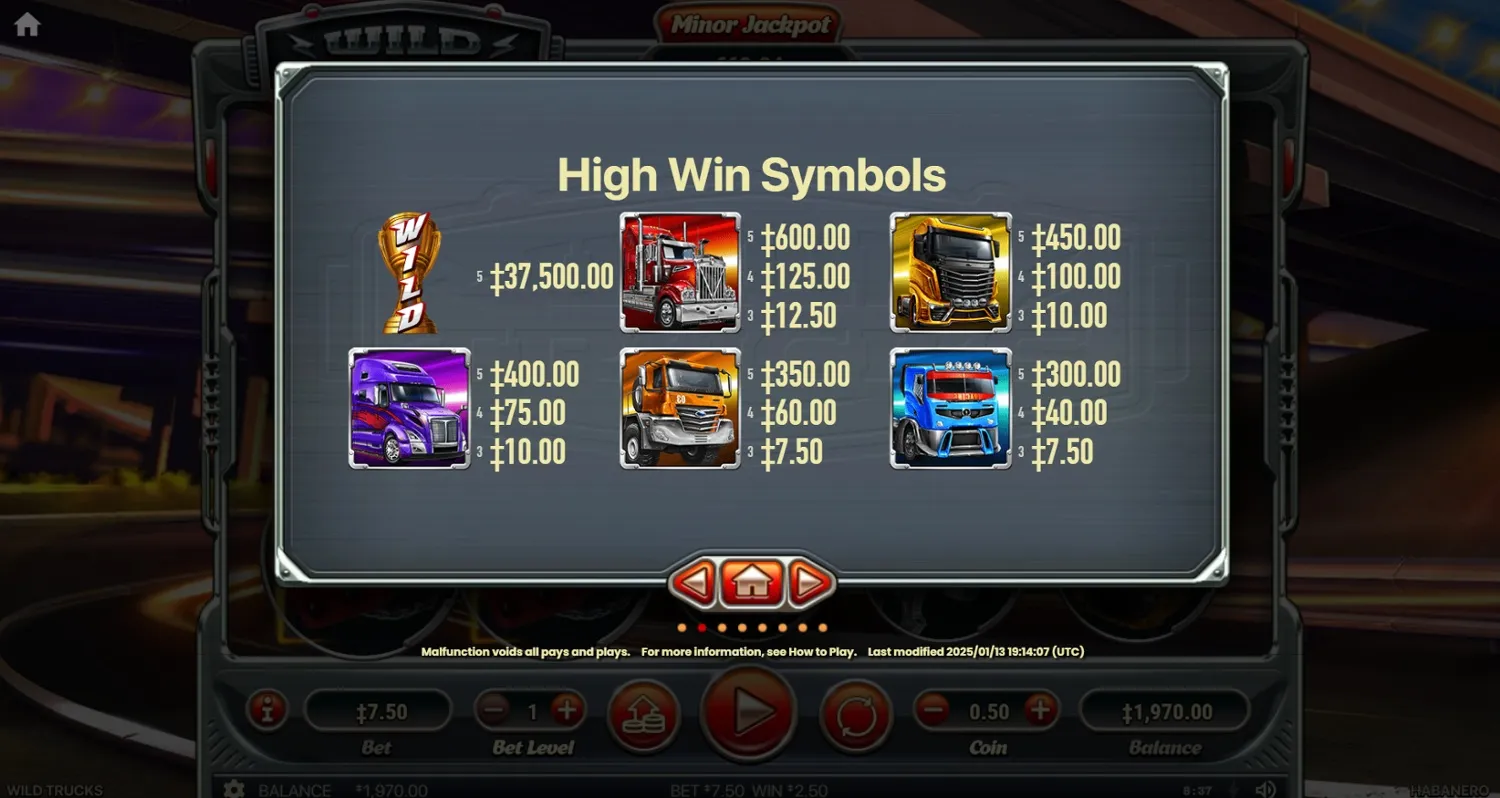Click the Bet display showing 7.50
The image size is (1500, 798).
point(379,712)
